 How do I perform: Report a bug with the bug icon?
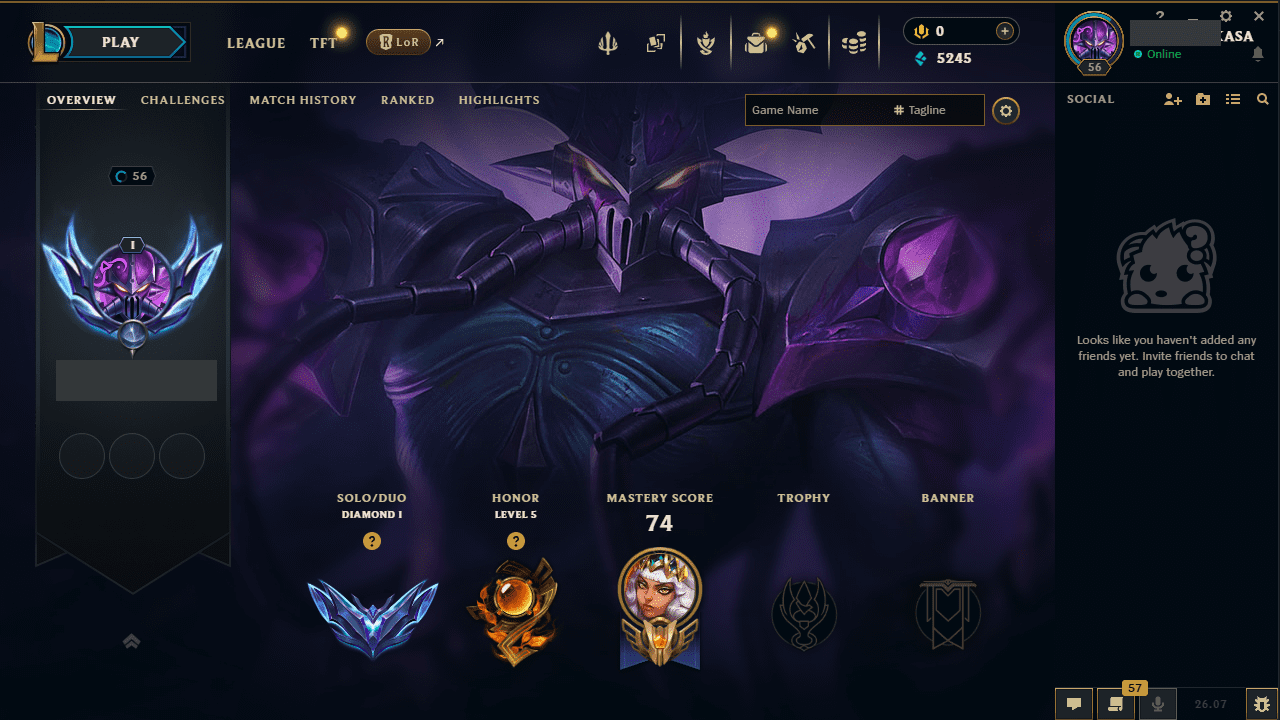1262,704
